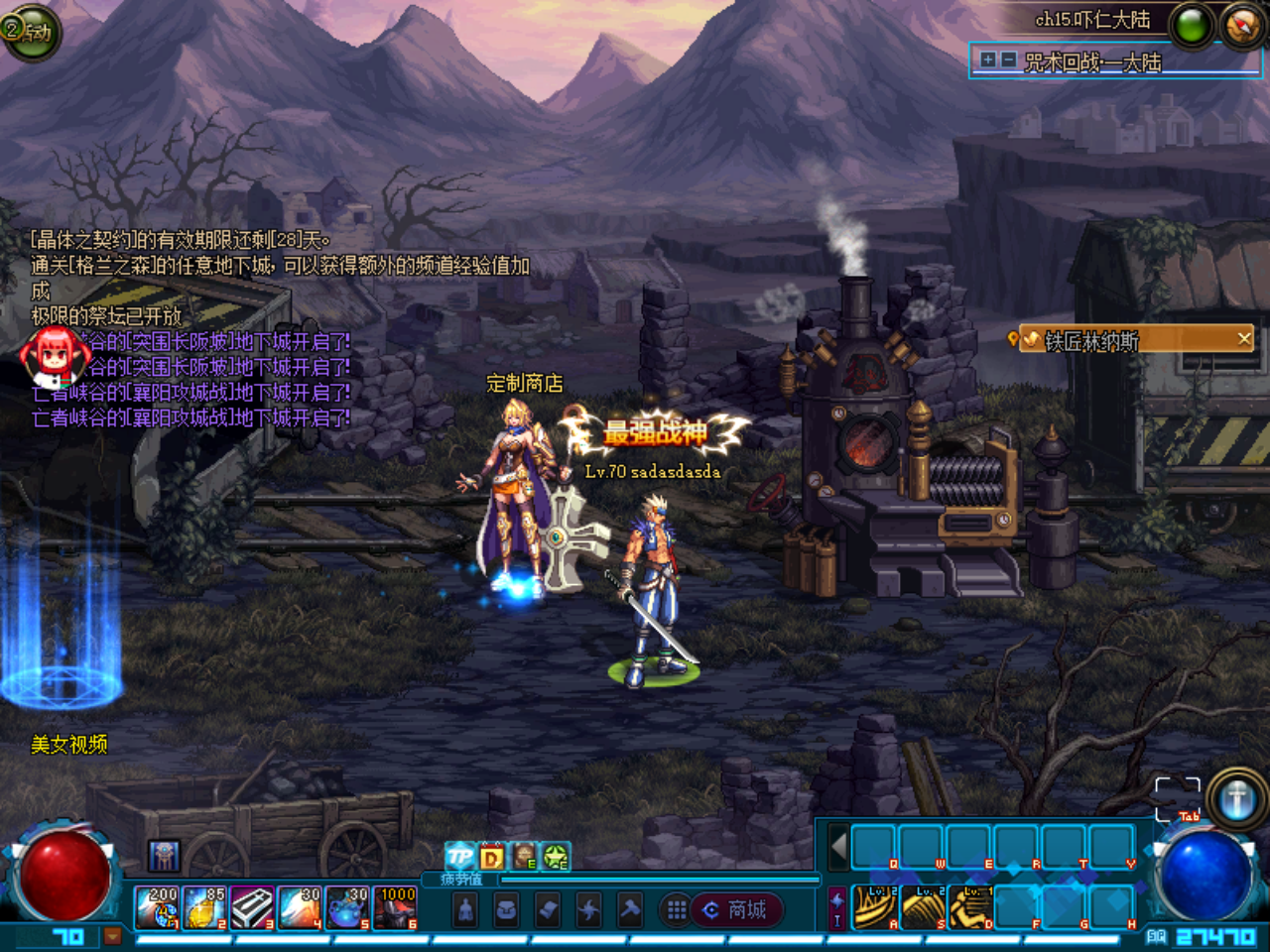Open the TP icon above fatigue bar
Image resolution: width=1270 pixels, height=952 pixels.
click(459, 857)
